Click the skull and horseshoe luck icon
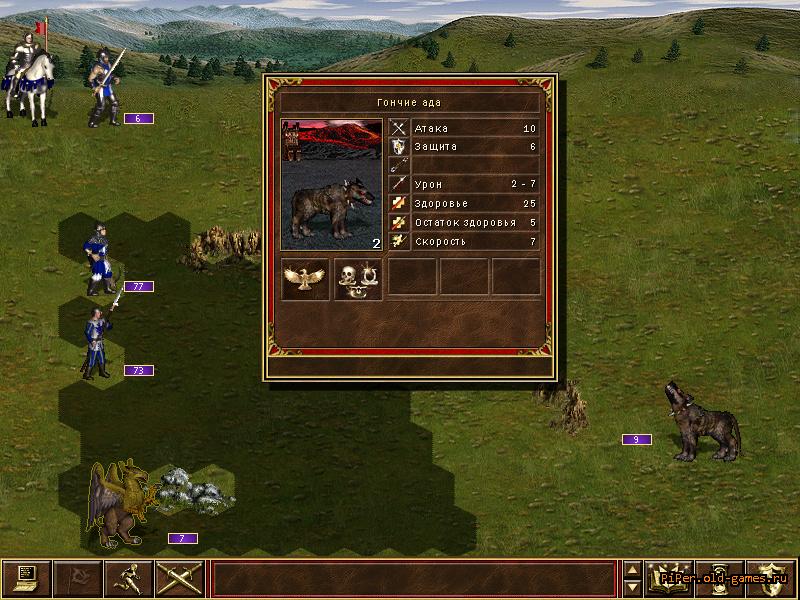Screen dimensions: 800x600 tap(358, 278)
